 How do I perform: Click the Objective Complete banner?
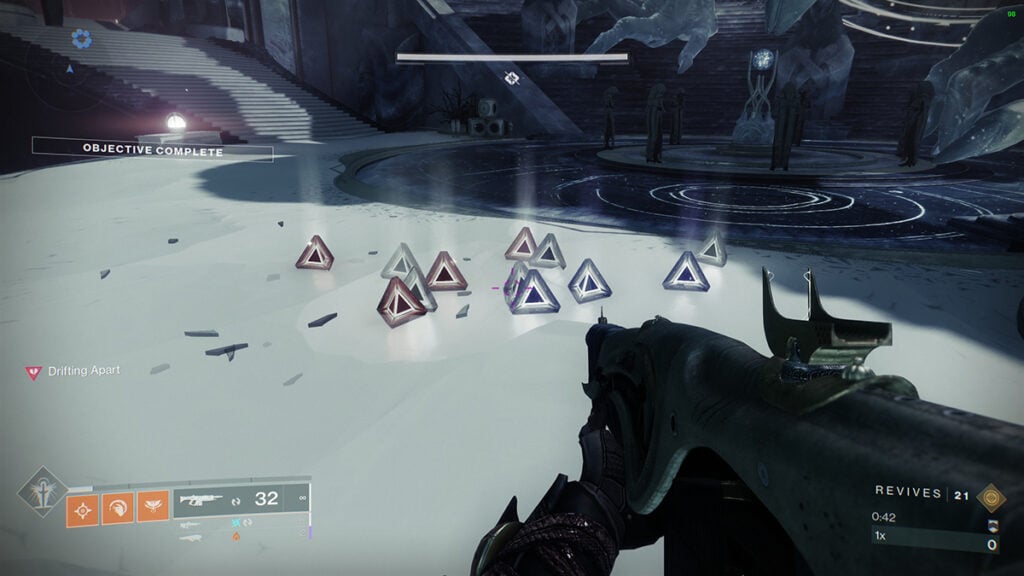click(152, 150)
